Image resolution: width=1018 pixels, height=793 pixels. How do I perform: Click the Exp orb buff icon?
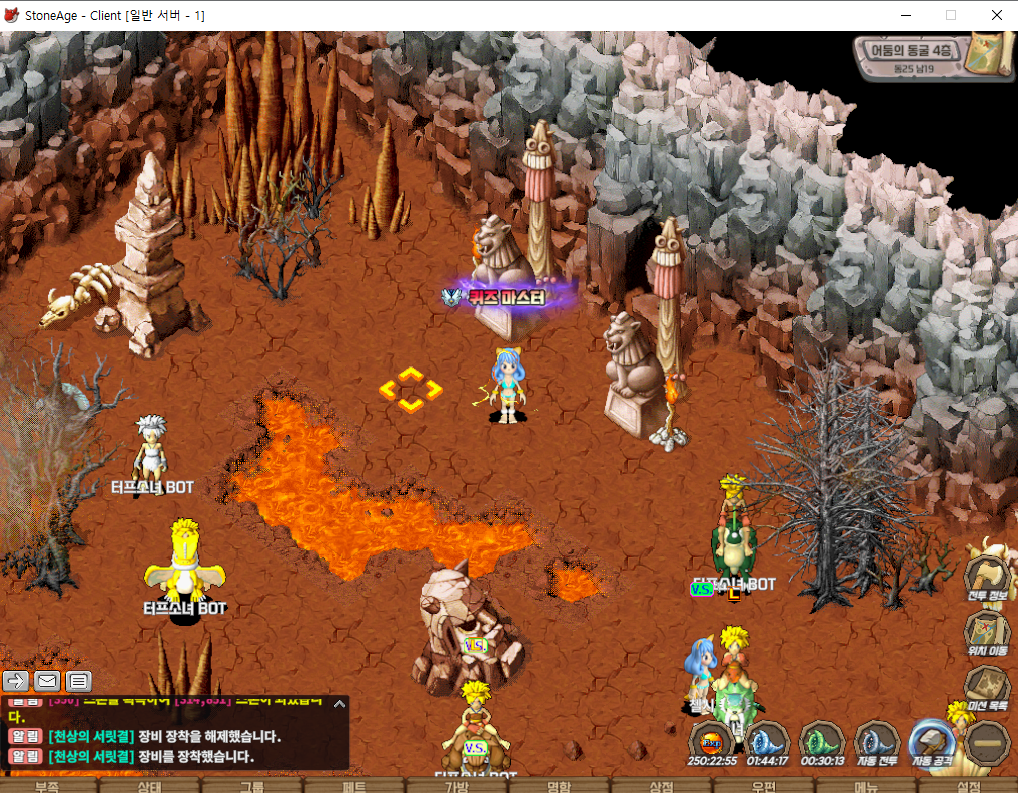pyautogui.click(x=713, y=744)
